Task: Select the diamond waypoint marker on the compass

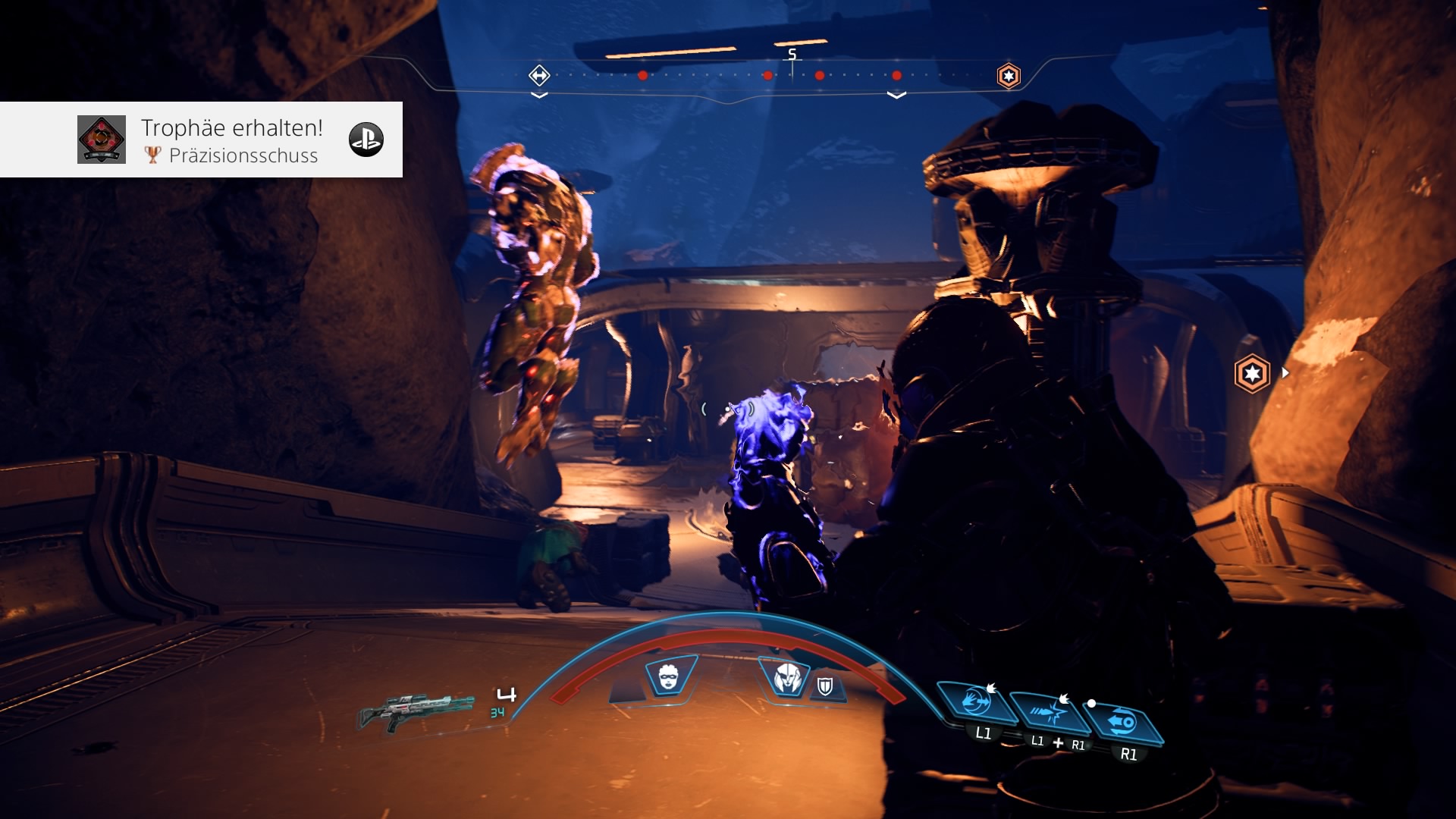Action: pos(539,75)
